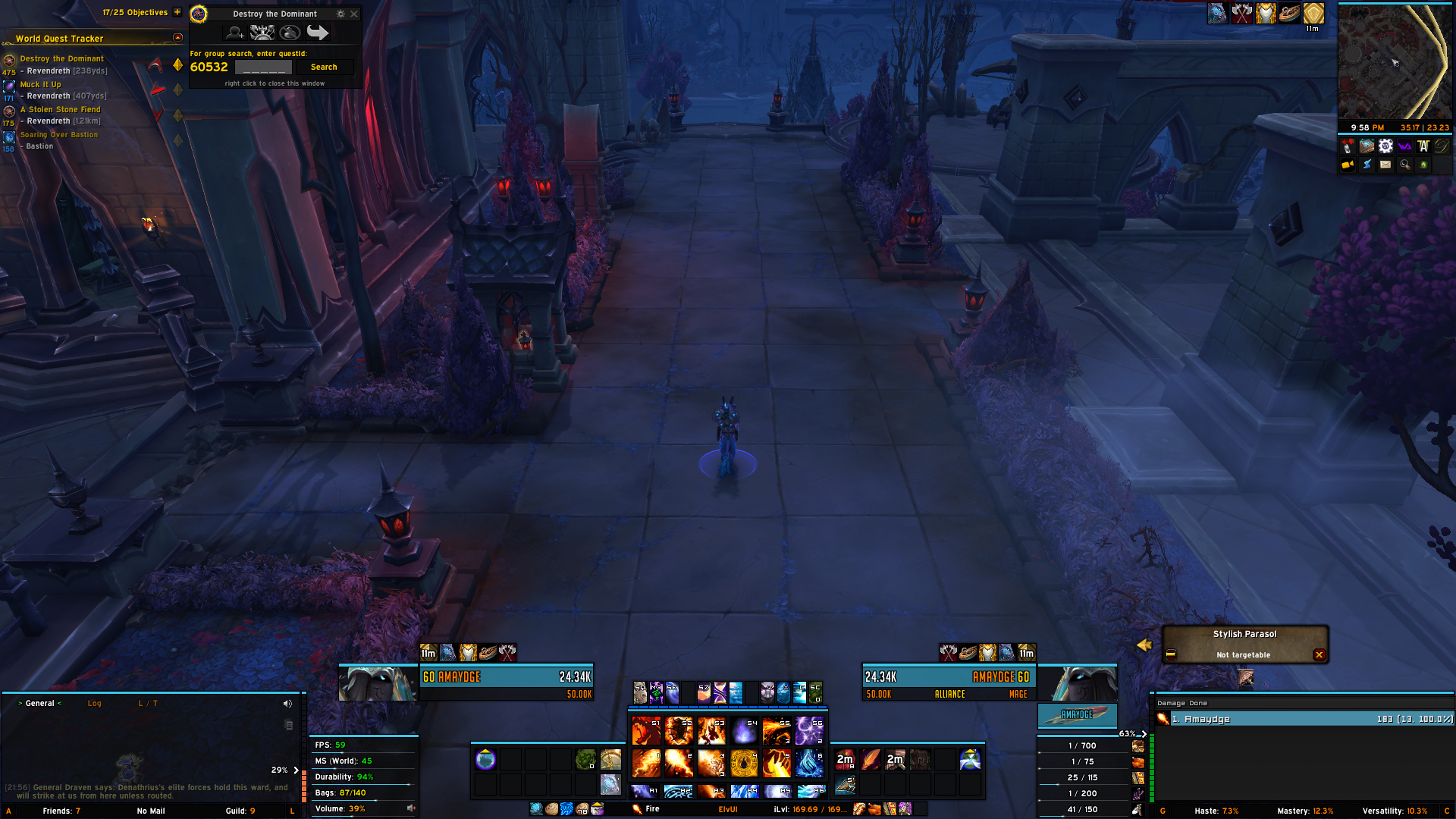Switch to the General chat tab

[39, 704]
